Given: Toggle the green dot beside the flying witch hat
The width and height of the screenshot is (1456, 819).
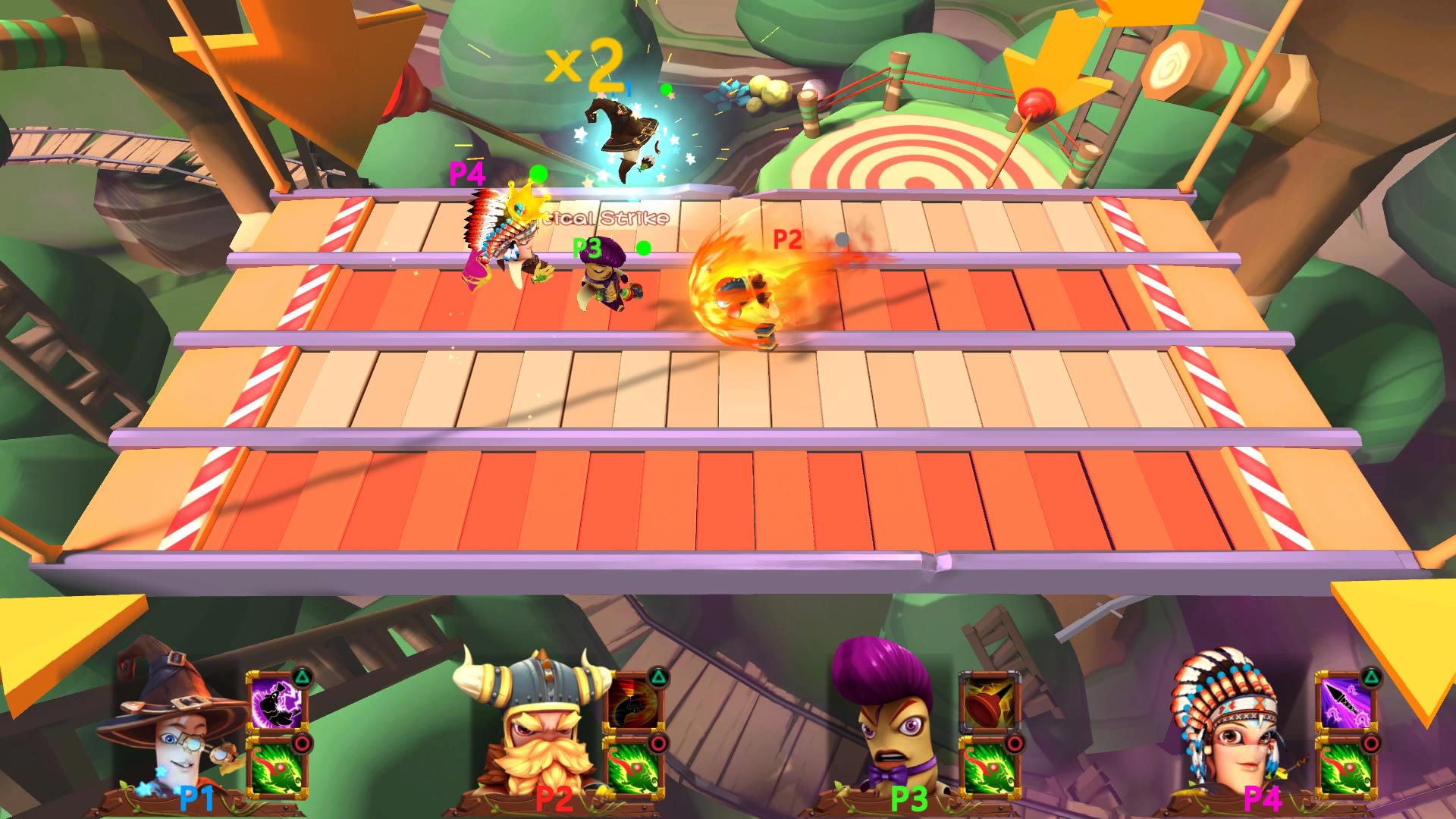Looking at the screenshot, I should click(667, 91).
